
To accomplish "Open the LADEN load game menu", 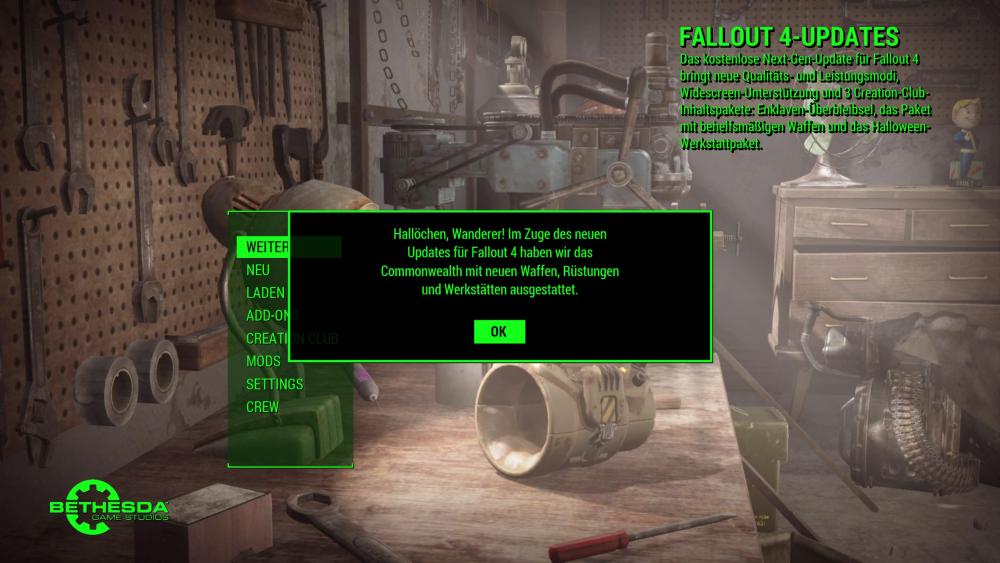I will click(x=265, y=293).
